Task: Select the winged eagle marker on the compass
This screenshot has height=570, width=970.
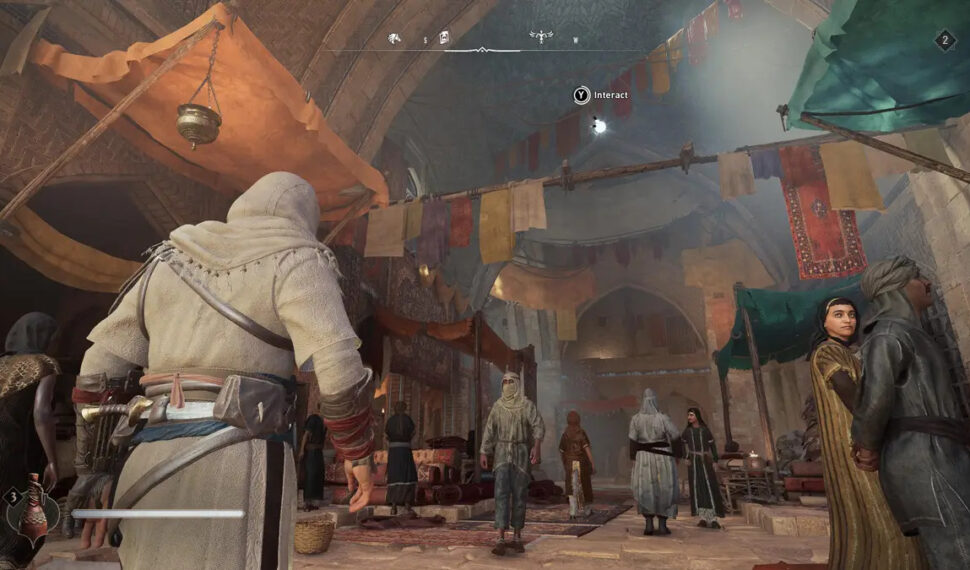Action: pos(541,37)
